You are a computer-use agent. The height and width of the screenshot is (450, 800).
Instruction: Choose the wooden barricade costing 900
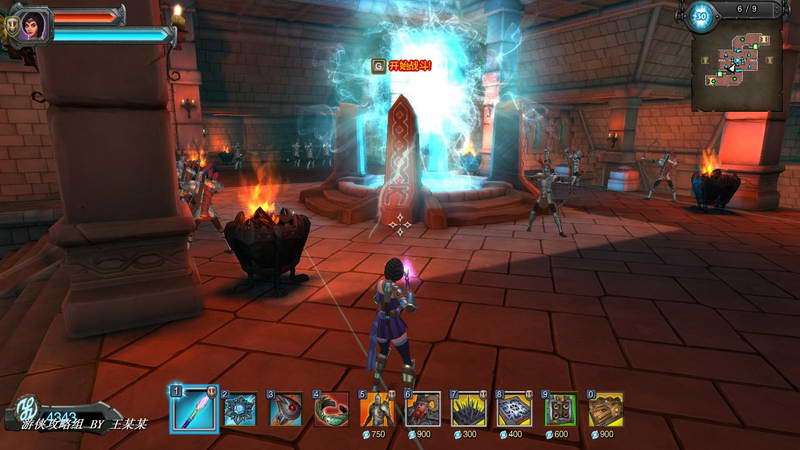[605, 409]
